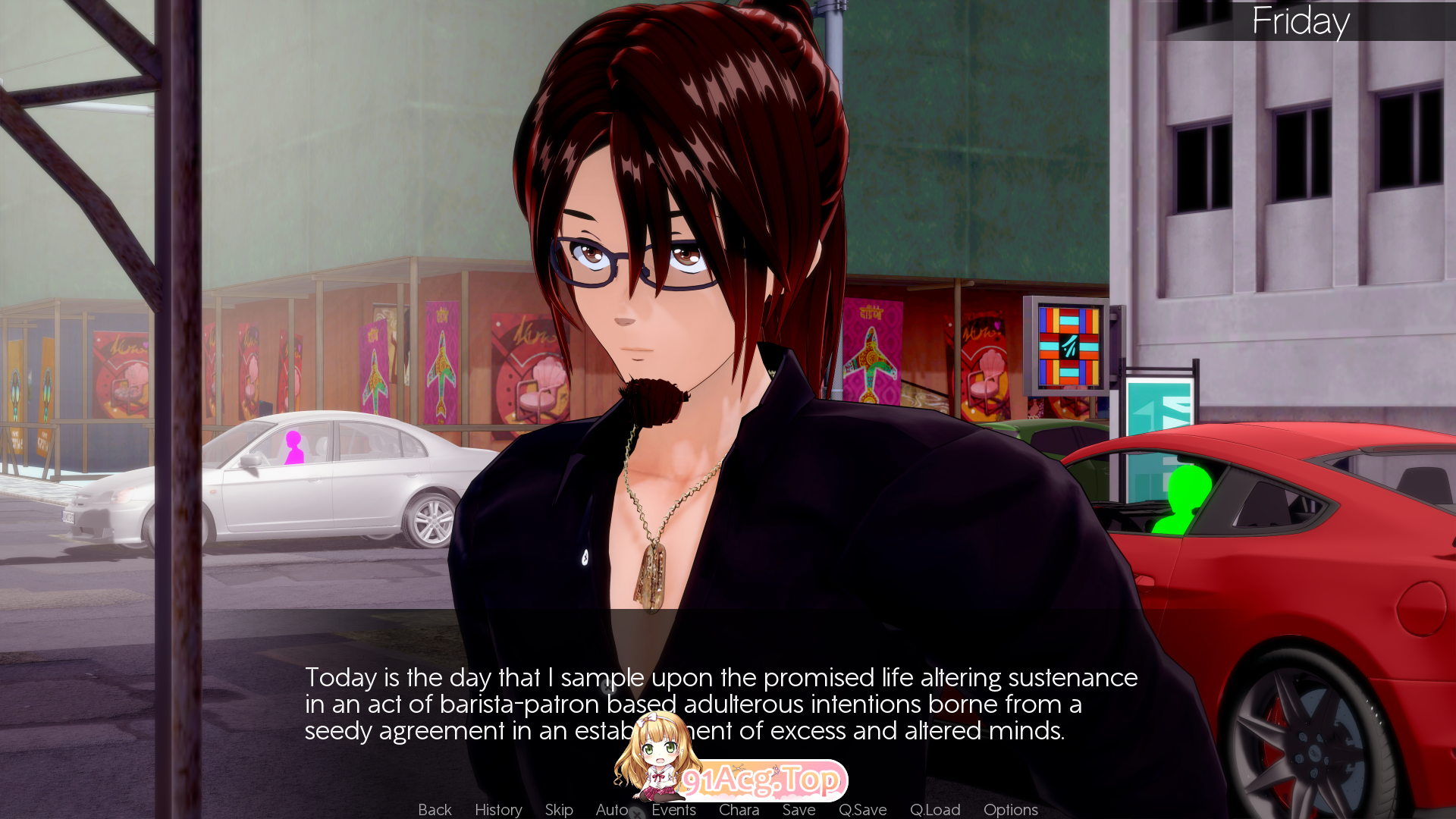Screen dimensions: 1456x819
Task: Open the dialogue History log
Action: [498, 810]
